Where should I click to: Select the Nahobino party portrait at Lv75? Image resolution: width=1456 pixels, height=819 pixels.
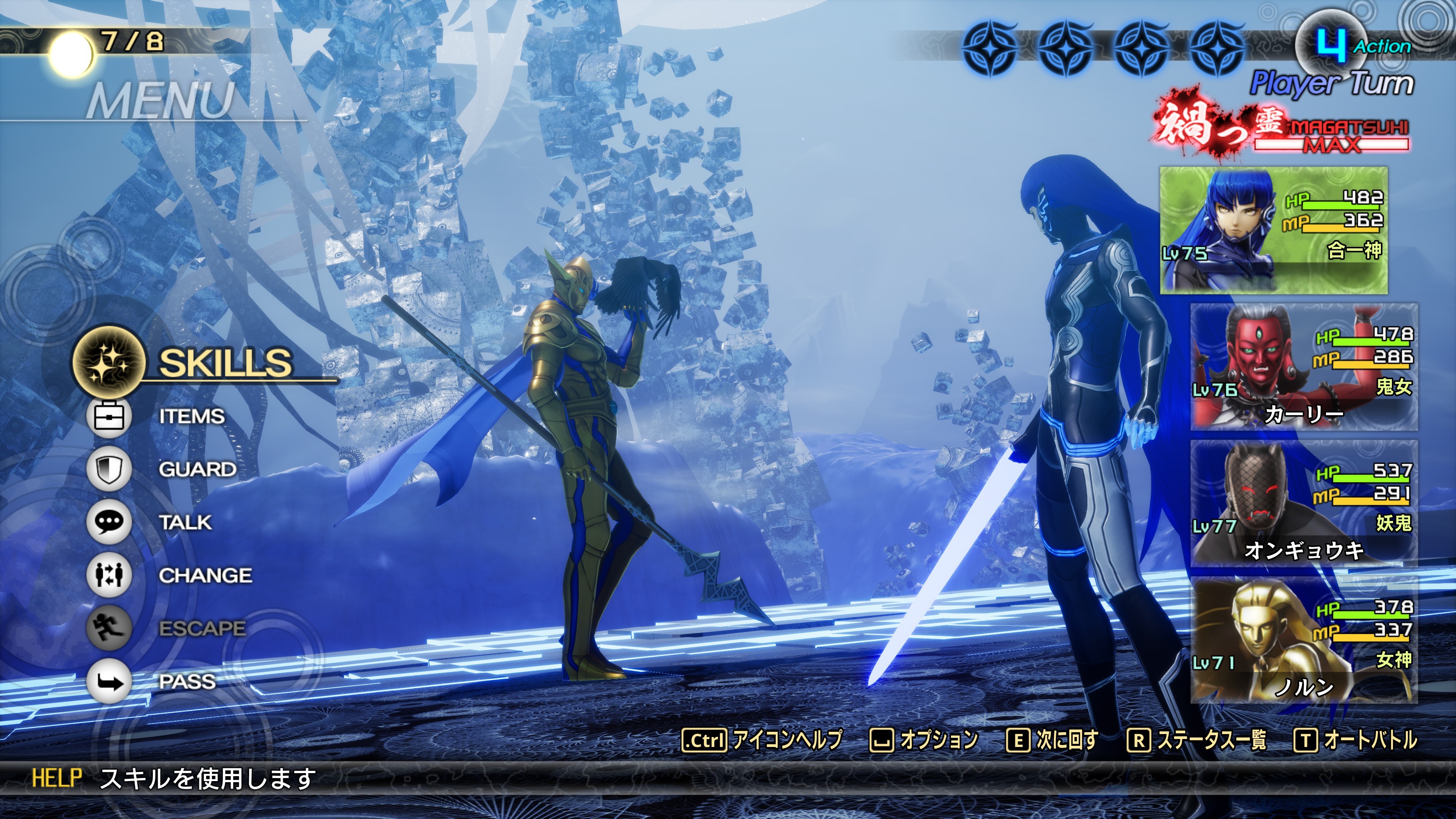click(x=1274, y=230)
